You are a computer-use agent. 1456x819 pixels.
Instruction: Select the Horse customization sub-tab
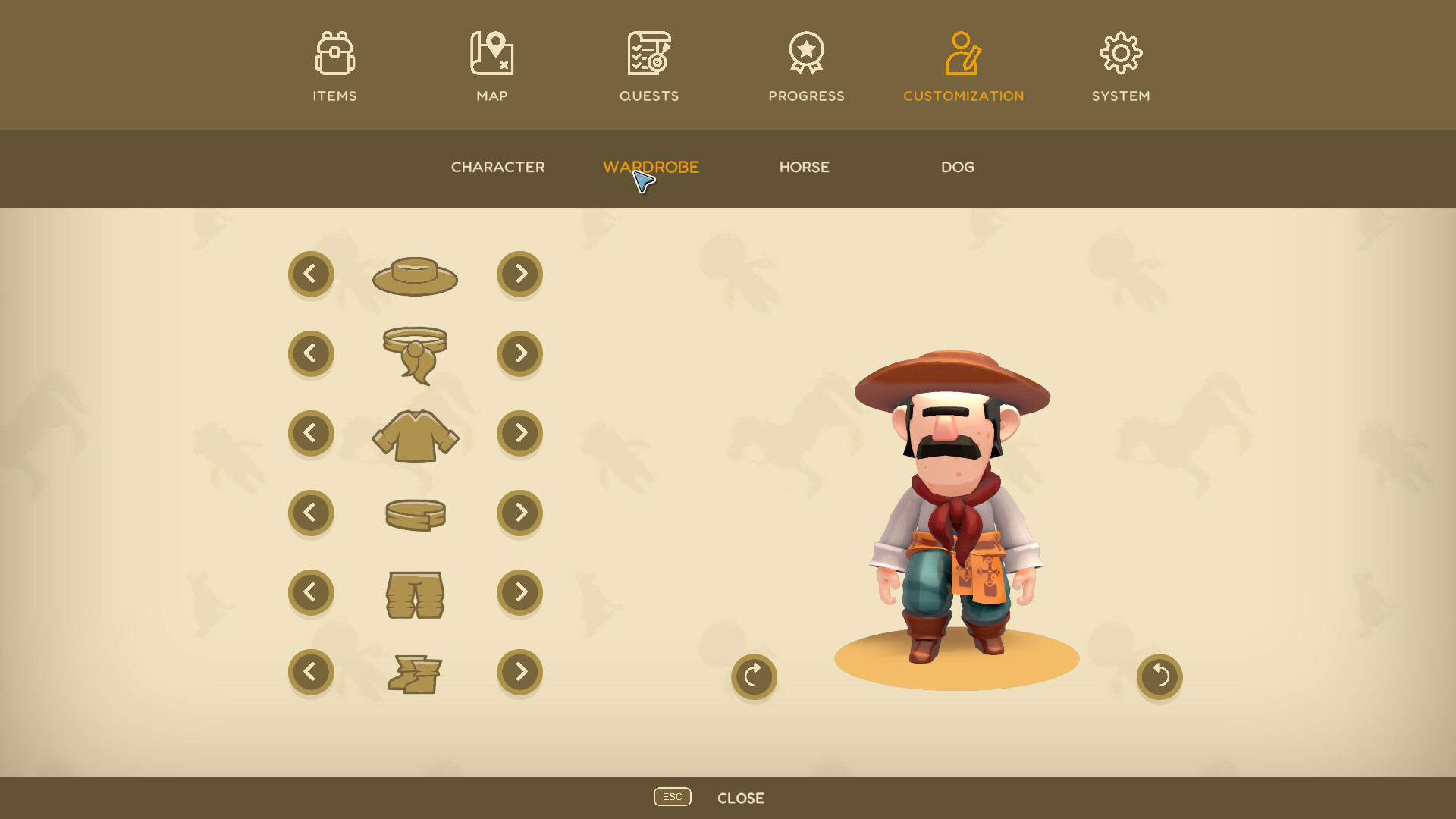[805, 167]
